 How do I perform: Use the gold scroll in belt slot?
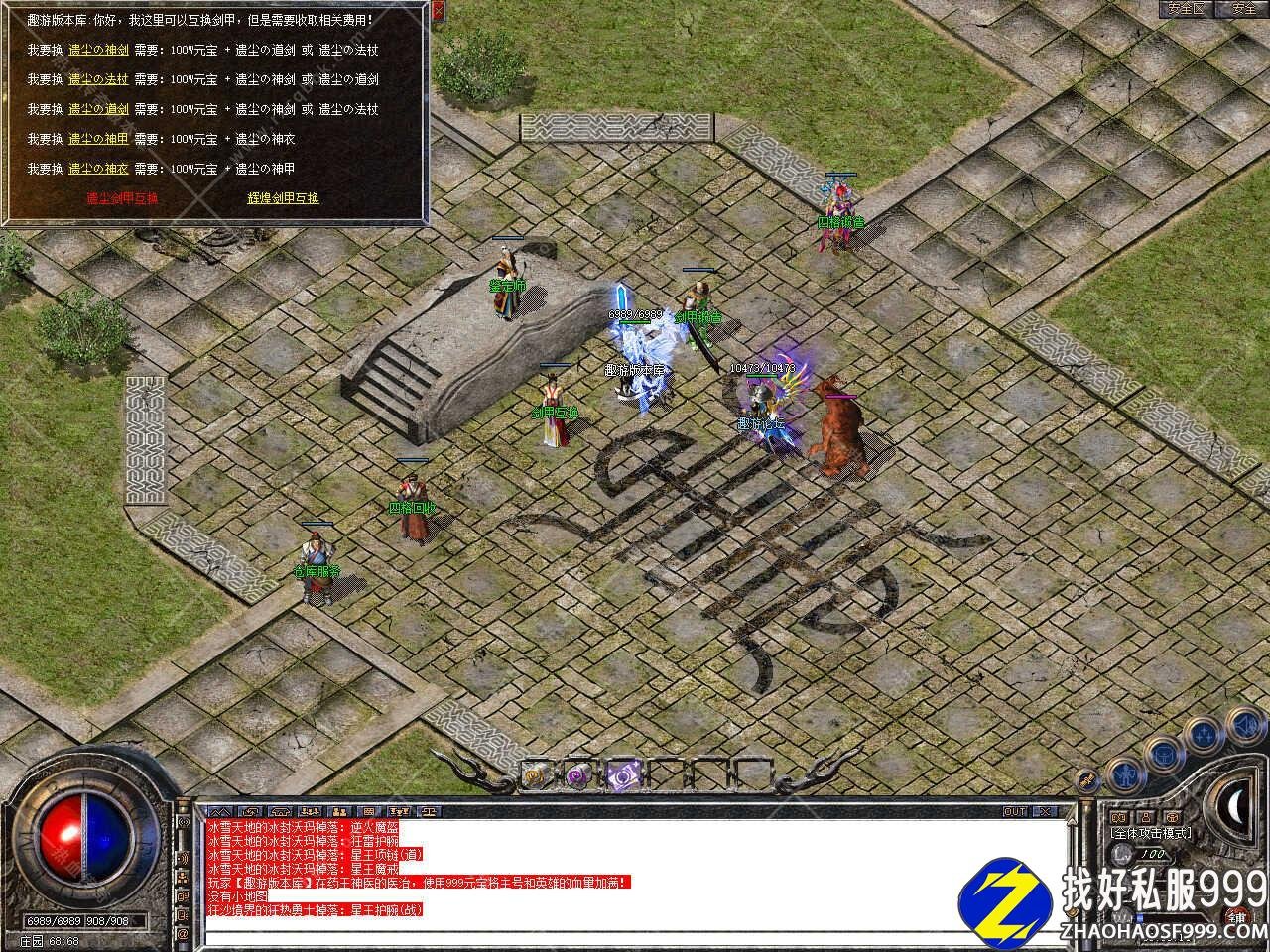pos(537,773)
